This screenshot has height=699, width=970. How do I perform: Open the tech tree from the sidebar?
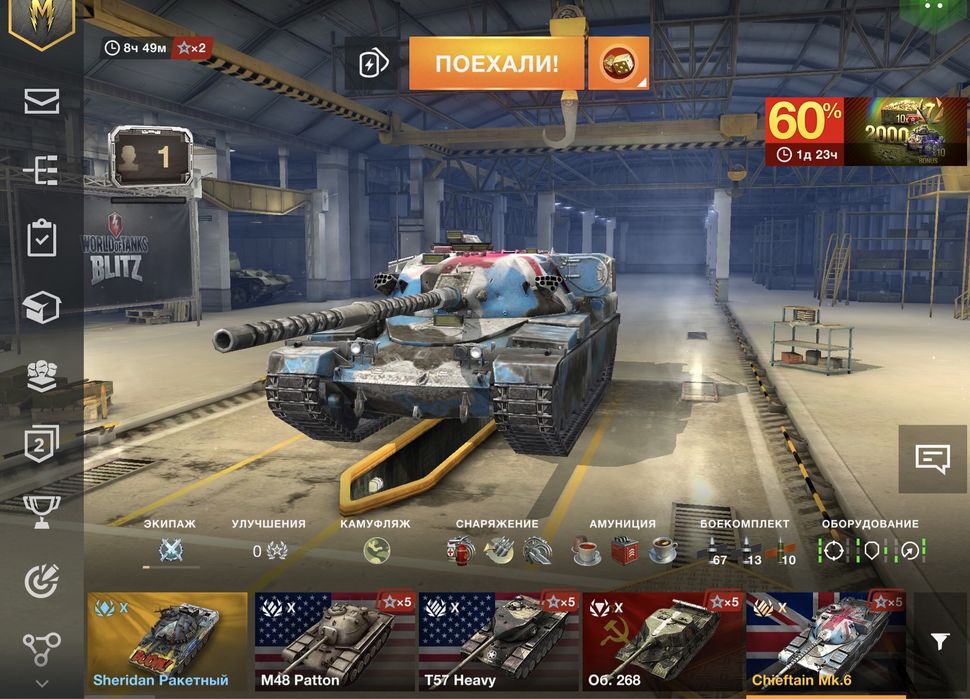pos(42,171)
